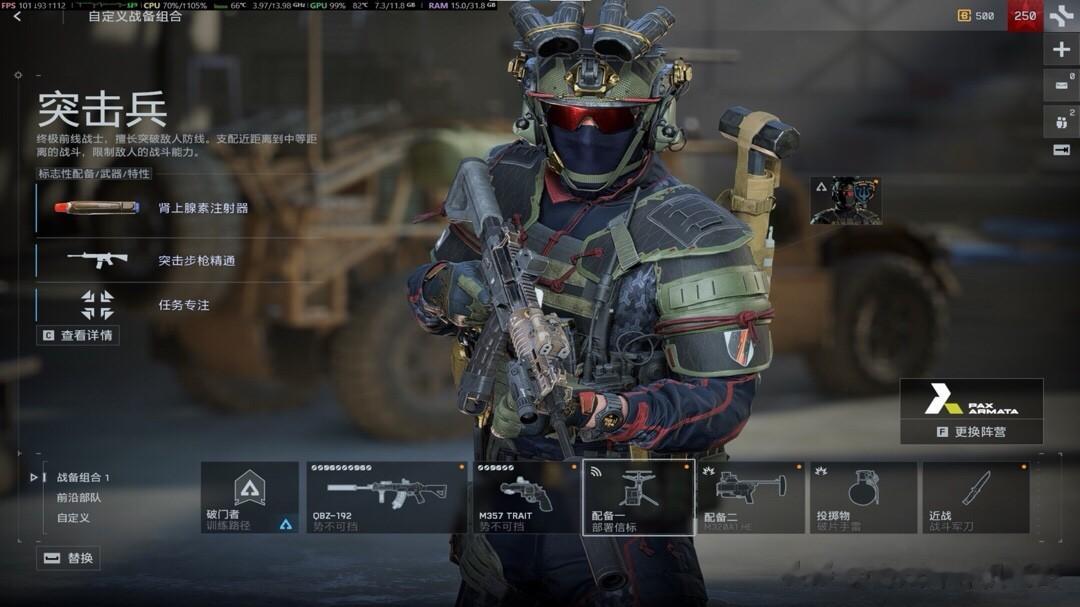The image size is (1080, 607).
Task: Open the soldier skin thumbnail
Action: coord(845,201)
